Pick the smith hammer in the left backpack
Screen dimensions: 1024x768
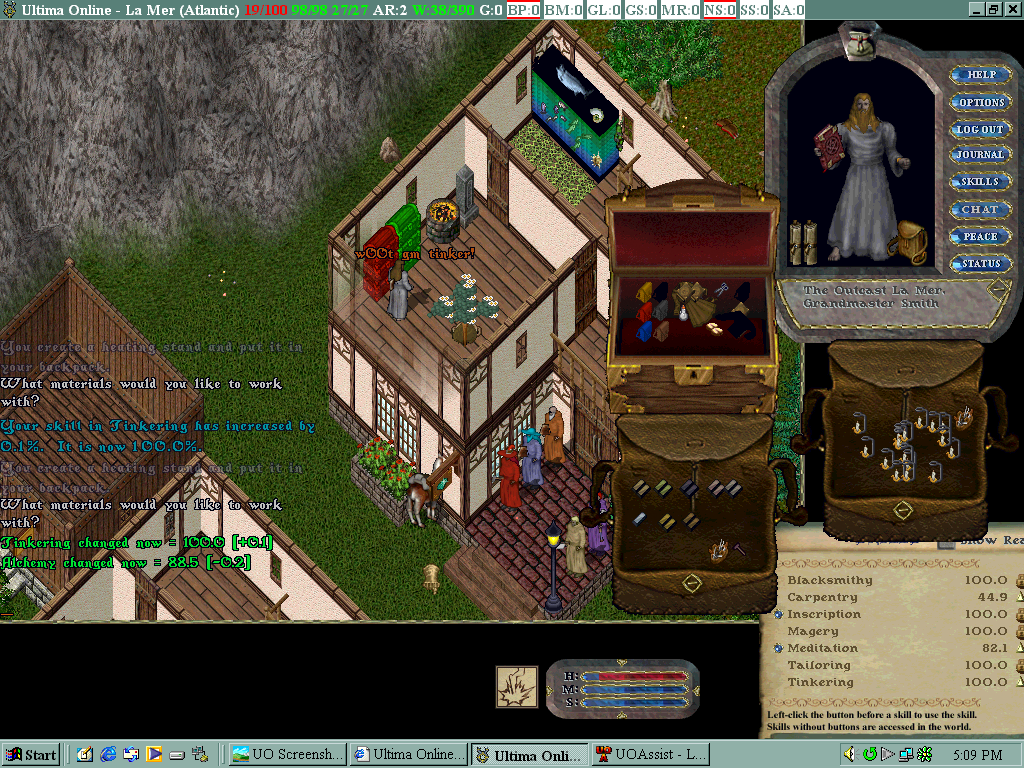tap(739, 548)
